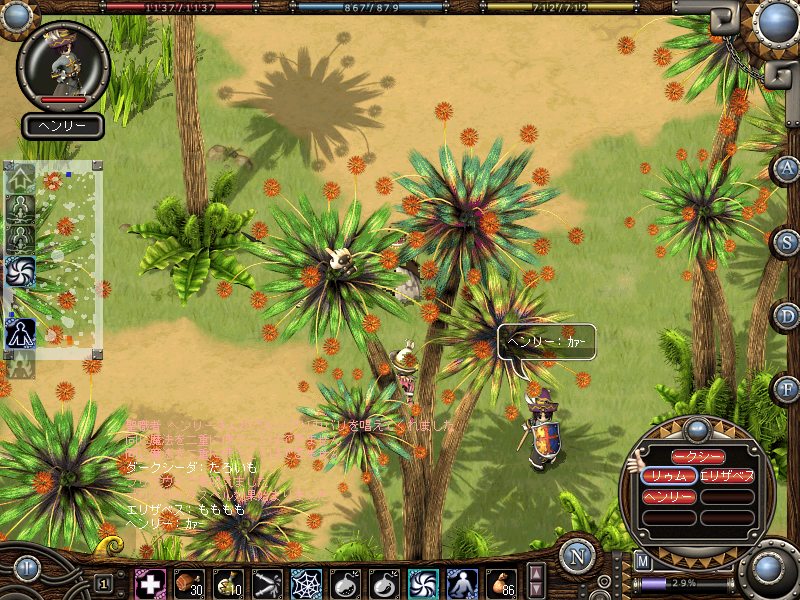Click the F shortcut button
This screenshot has width=800, height=600.
click(787, 387)
